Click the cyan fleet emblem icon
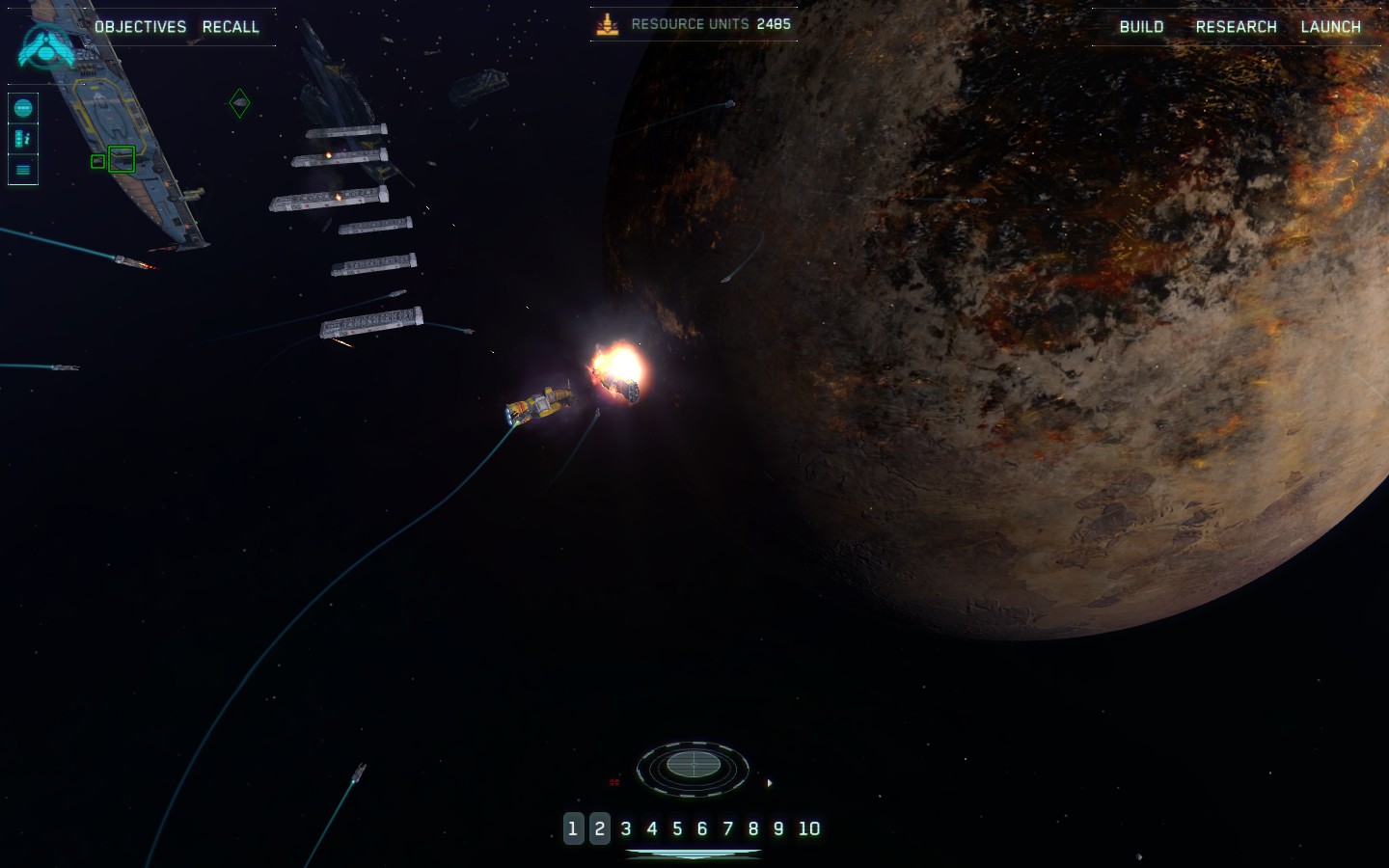Viewport: 1389px width, 868px height. (x=45, y=46)
